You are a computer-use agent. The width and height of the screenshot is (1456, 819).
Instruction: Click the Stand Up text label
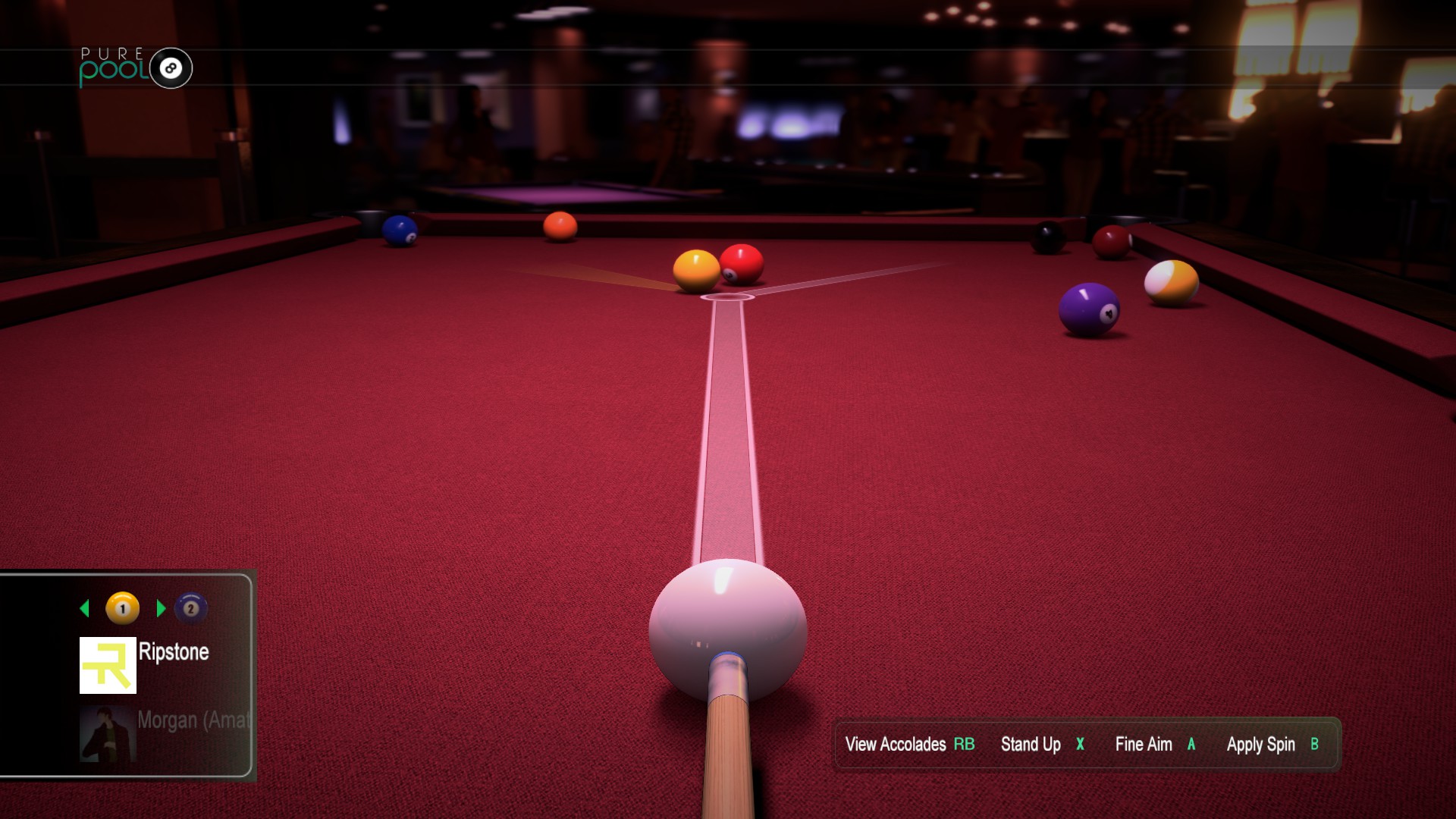[1031, 745]
